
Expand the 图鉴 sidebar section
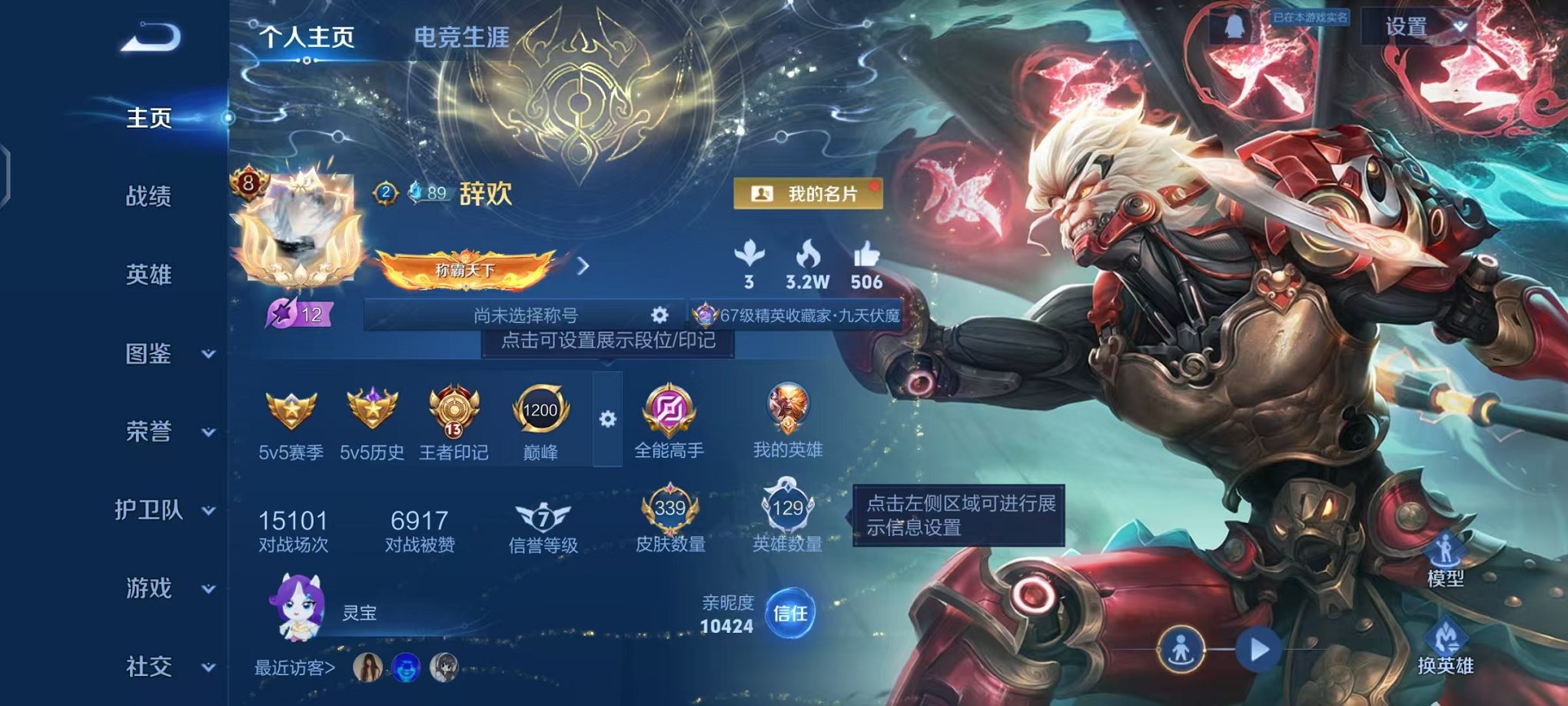pyautogui.click(x=148, y=353)
